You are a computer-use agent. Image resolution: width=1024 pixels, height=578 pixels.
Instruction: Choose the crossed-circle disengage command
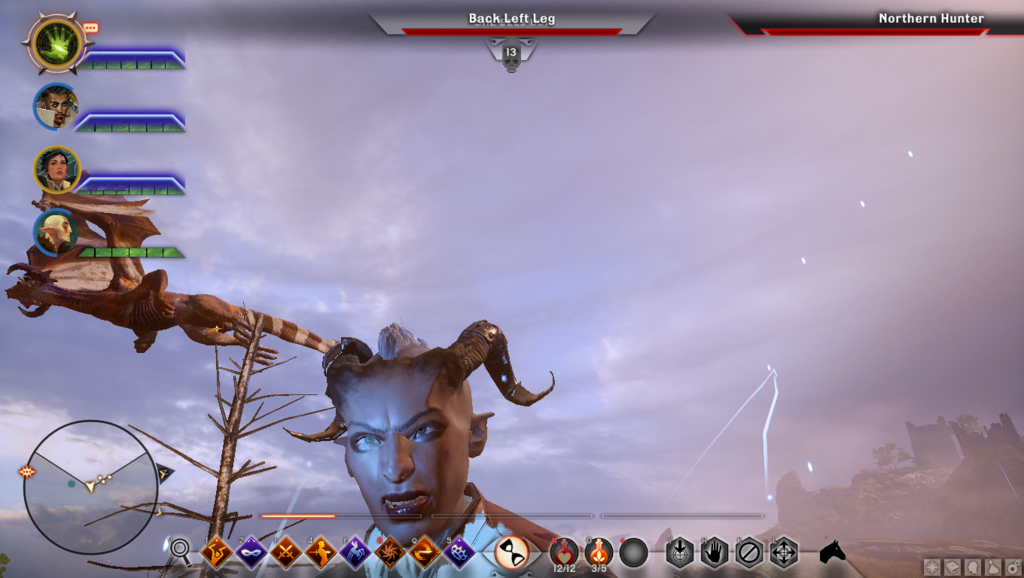click(x=749, y=551)
